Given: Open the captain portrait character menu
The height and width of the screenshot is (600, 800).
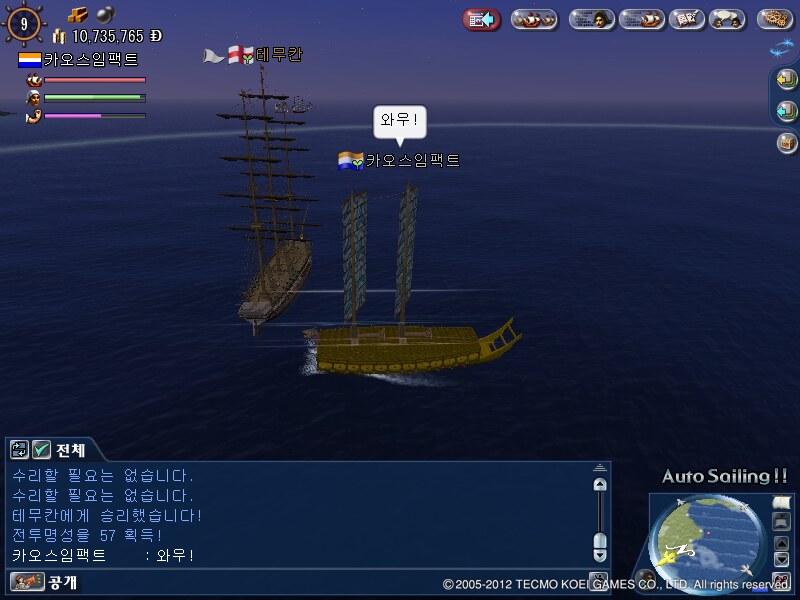Looking at the screenshot, I should 592,19.
